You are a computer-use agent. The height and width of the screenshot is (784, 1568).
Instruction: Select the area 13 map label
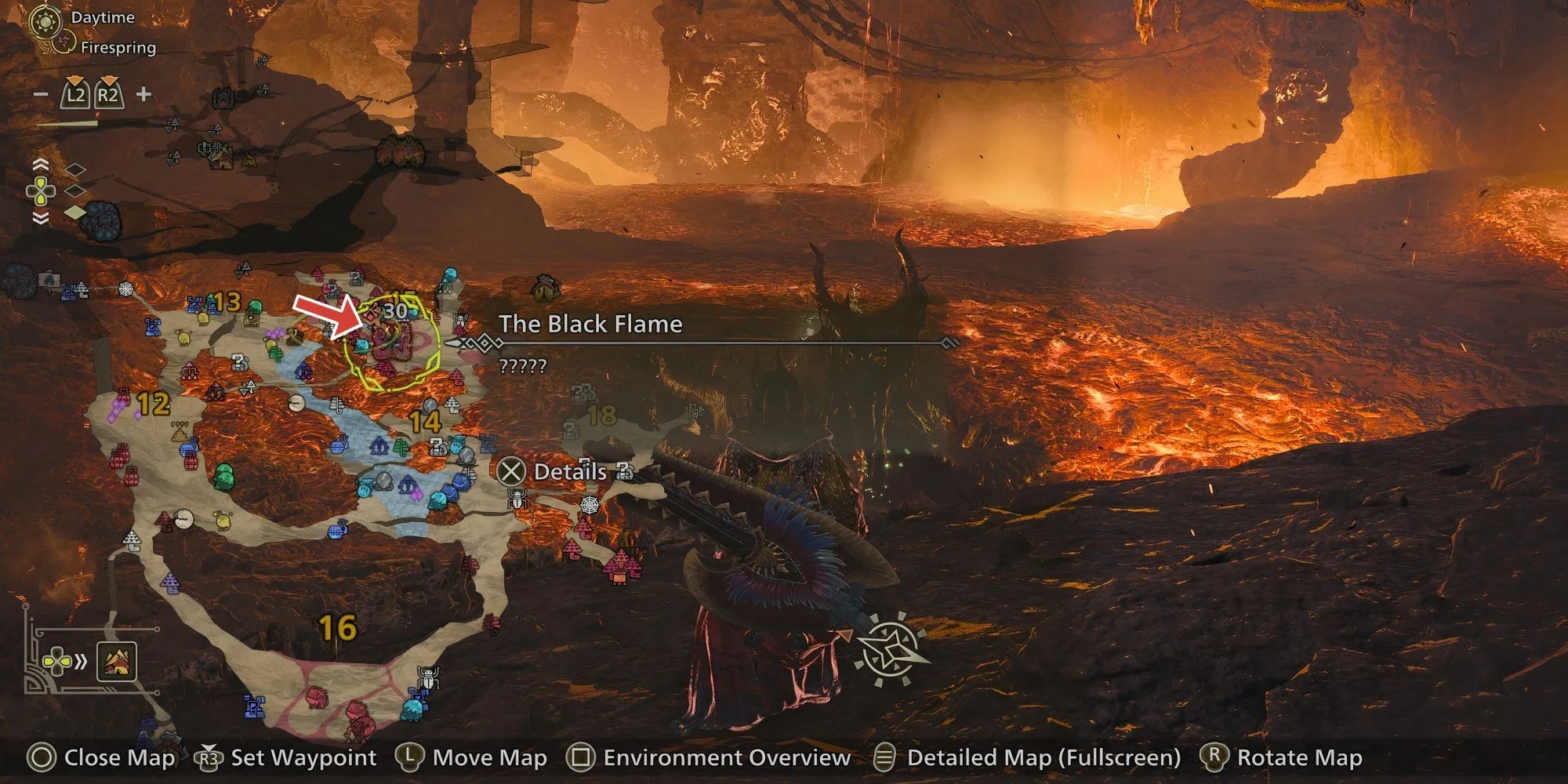click(x=226, y=301)
